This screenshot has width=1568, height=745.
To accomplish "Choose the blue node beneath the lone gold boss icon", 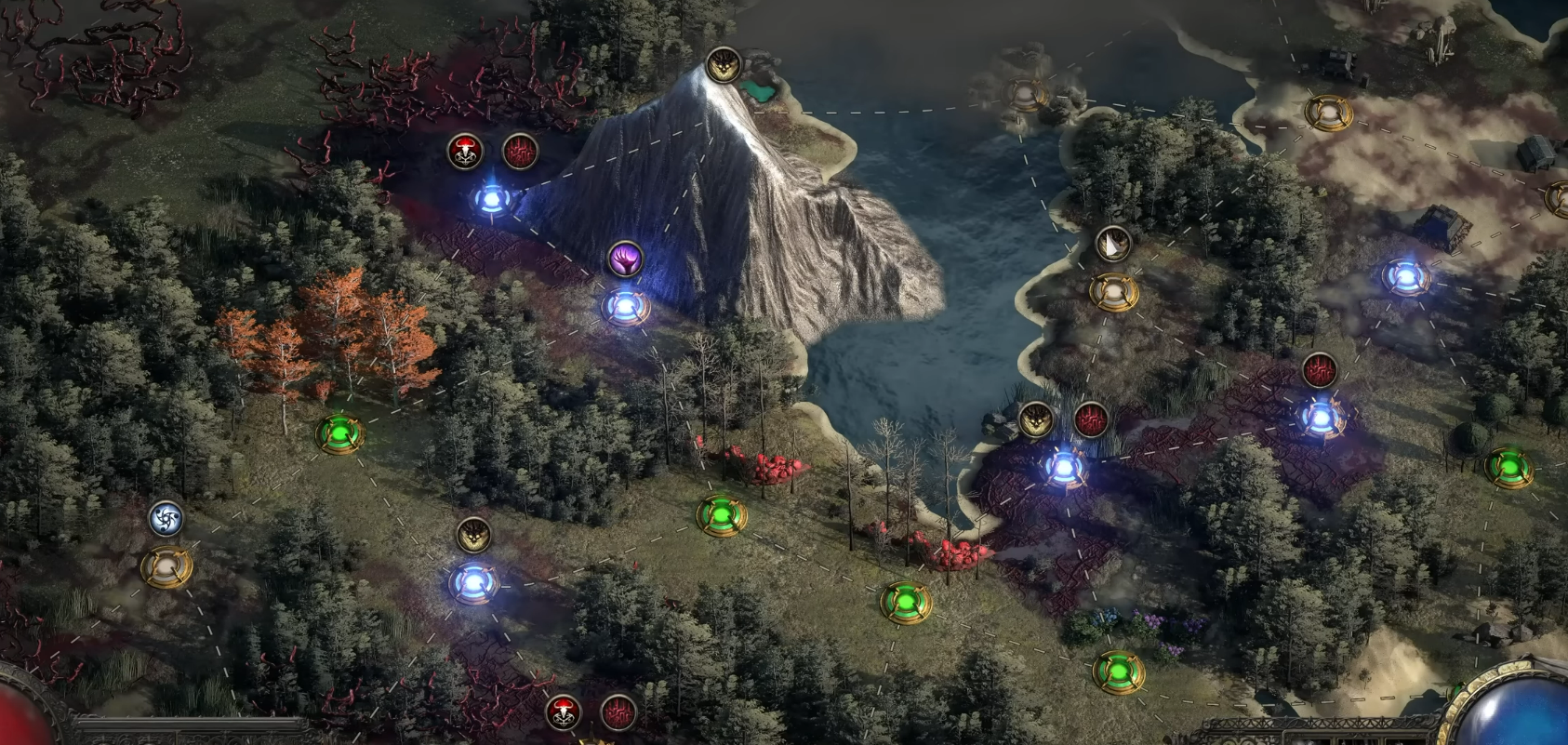I will [x=474, y=583].
